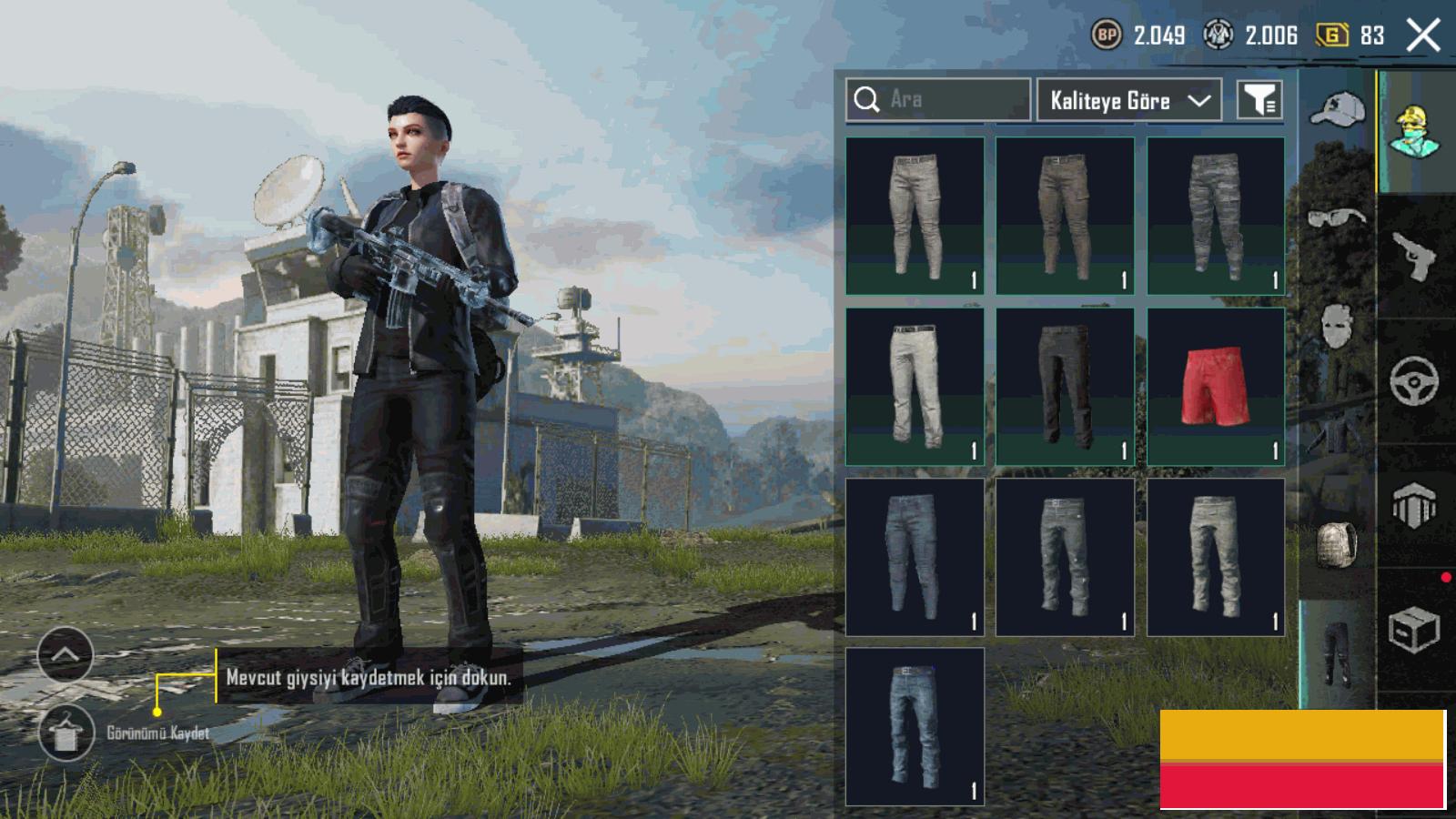The height and width of the screenshot is (819, 1456).
Task: Open the Kaliteye Göre sort dropdown
Action: tap(1128, 100)
